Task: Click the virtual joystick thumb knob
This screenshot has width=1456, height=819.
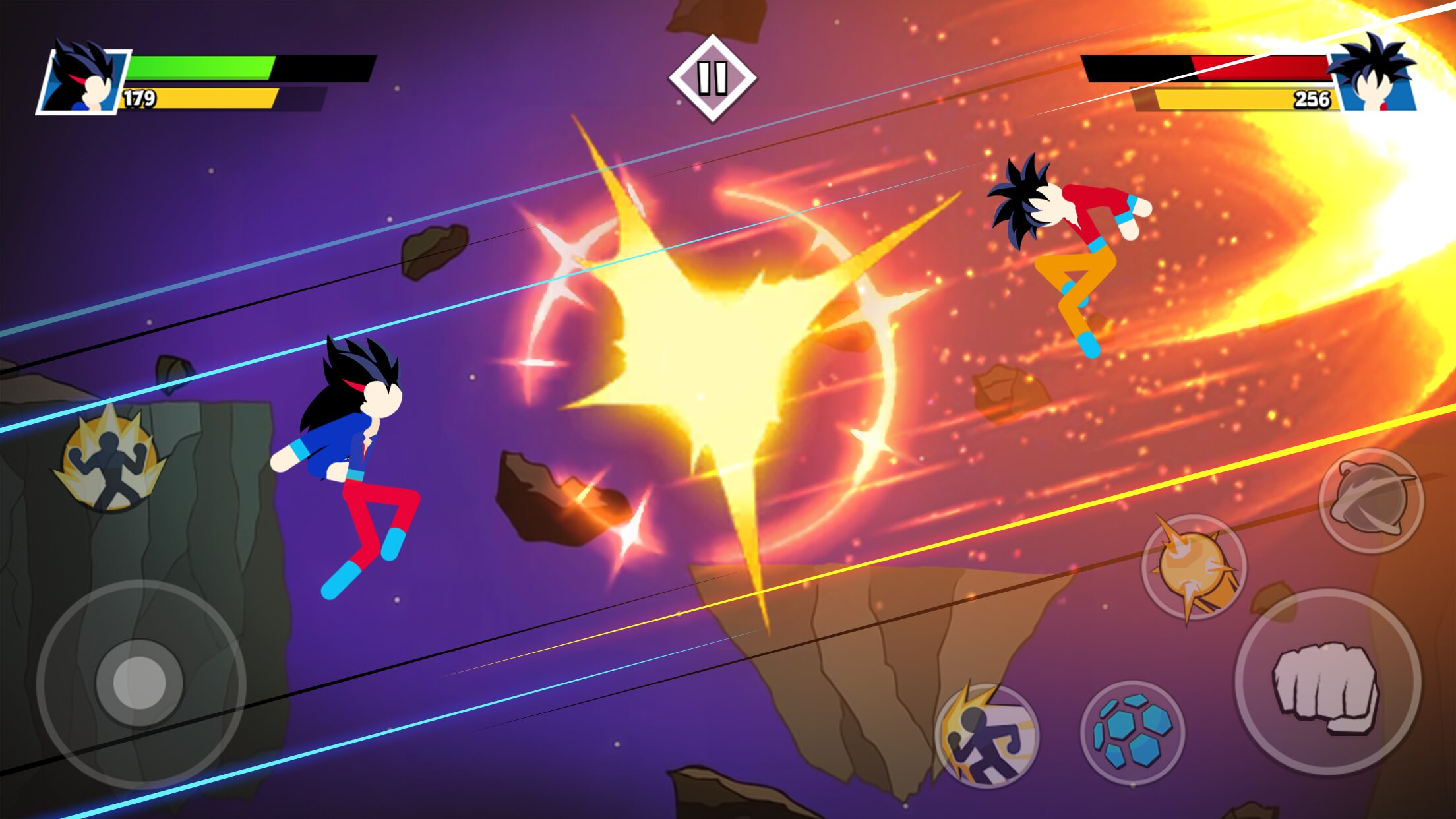Action: (139, 682)
